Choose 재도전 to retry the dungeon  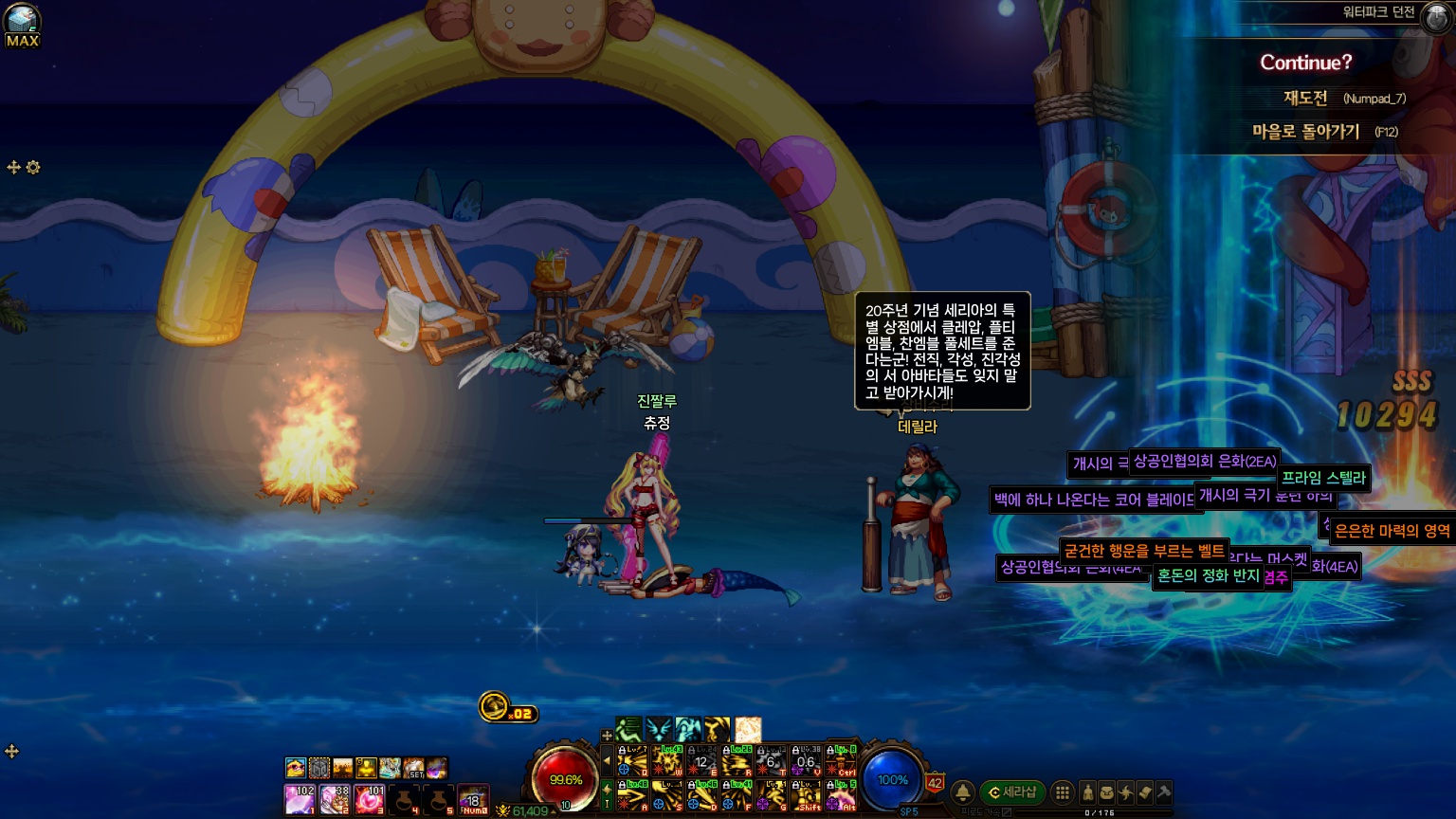[1305, 98]
